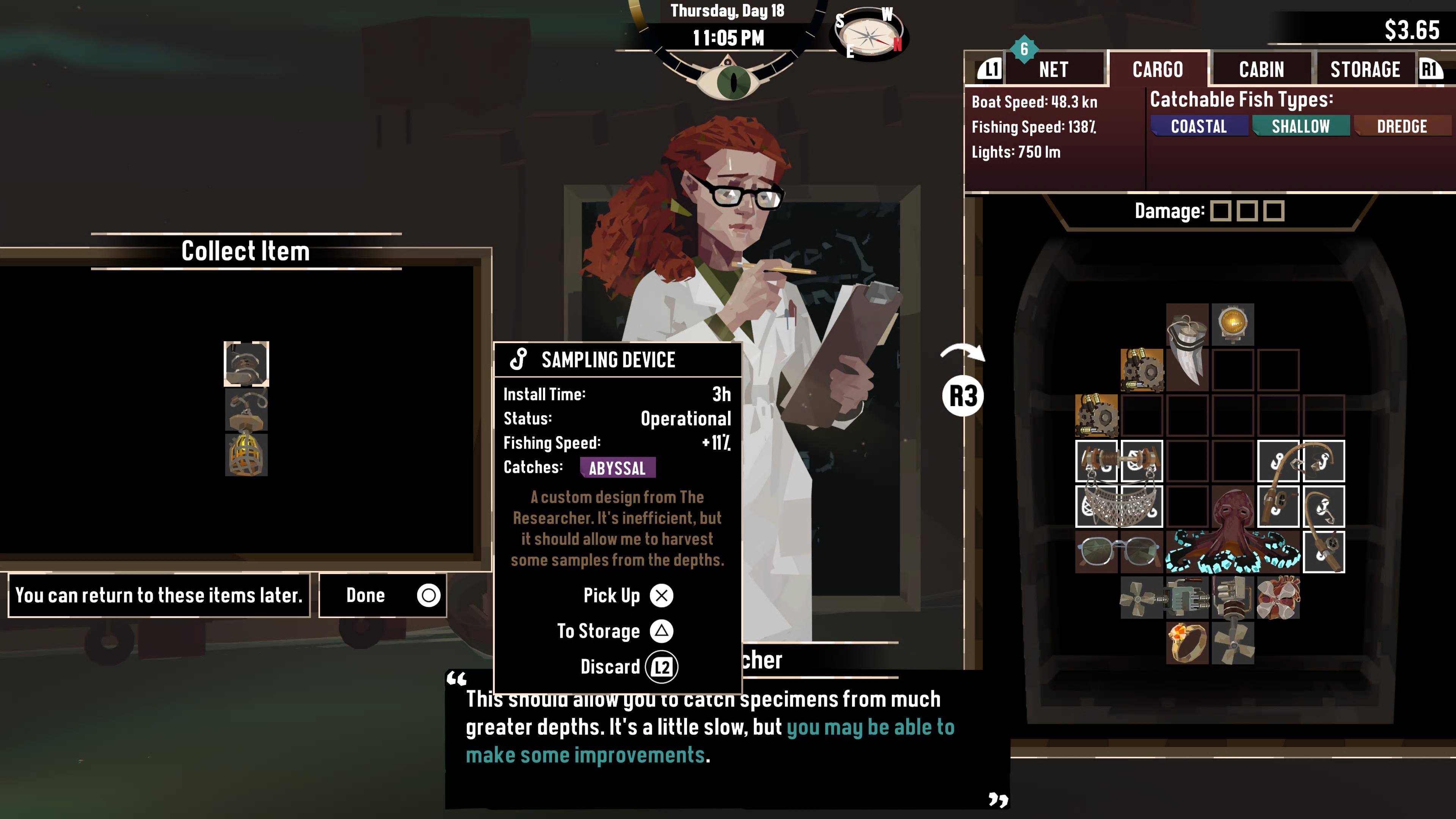This screenshot has height=819, width=1456.
Task: Select the fleshy red heart engine
Action: 1278,597
